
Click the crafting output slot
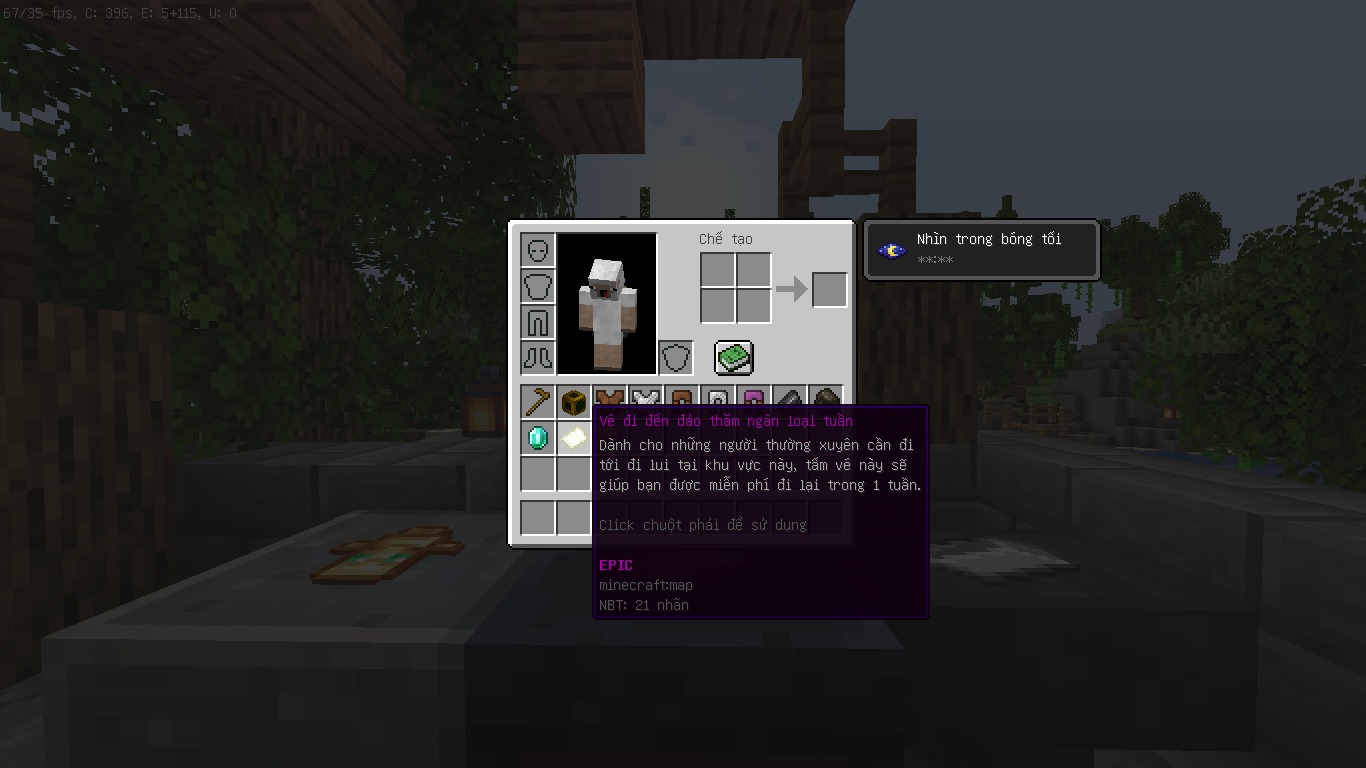coord(829,290)
